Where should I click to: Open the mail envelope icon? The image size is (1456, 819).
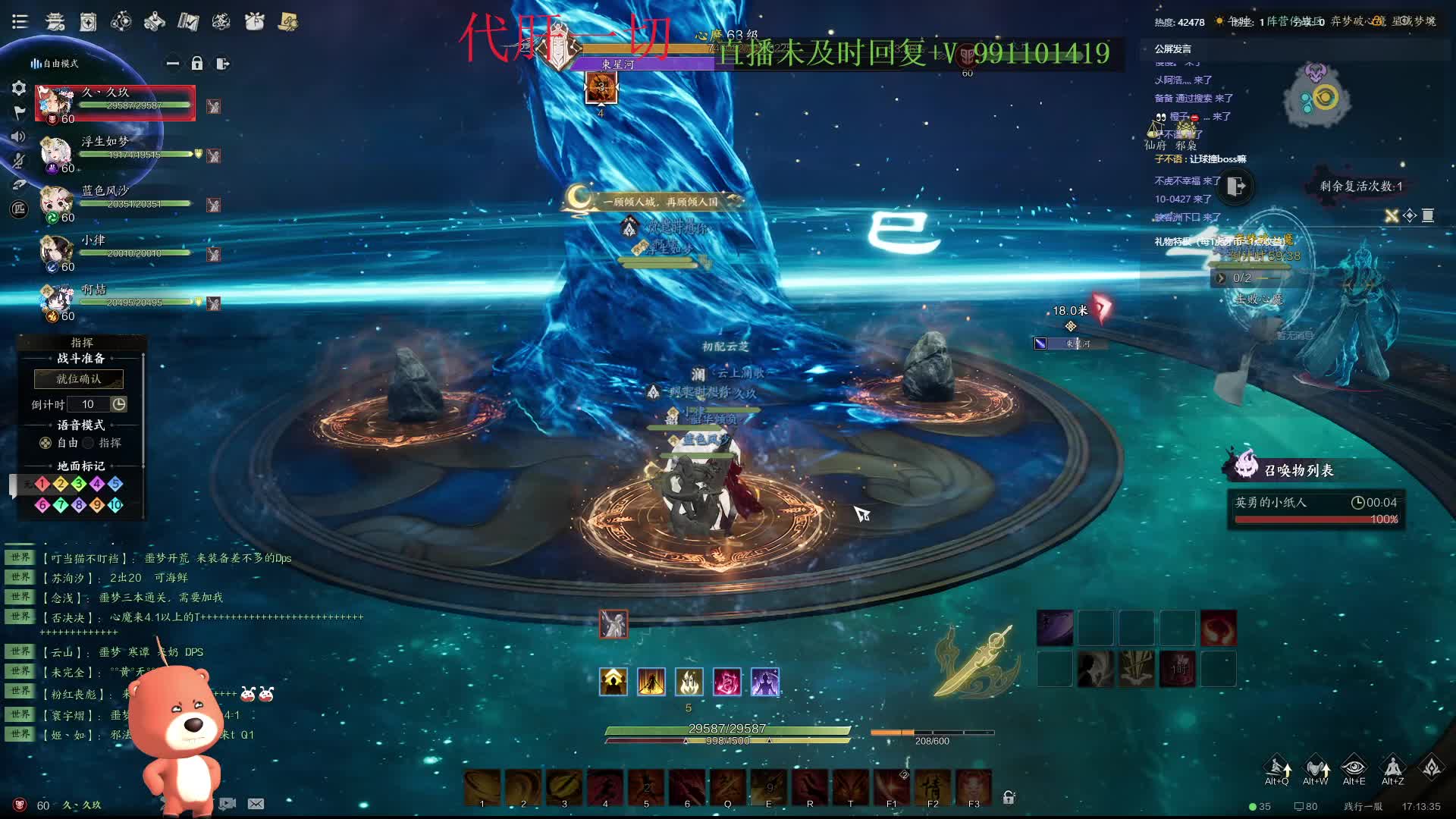pyautogui.click(x=256, y=804)
